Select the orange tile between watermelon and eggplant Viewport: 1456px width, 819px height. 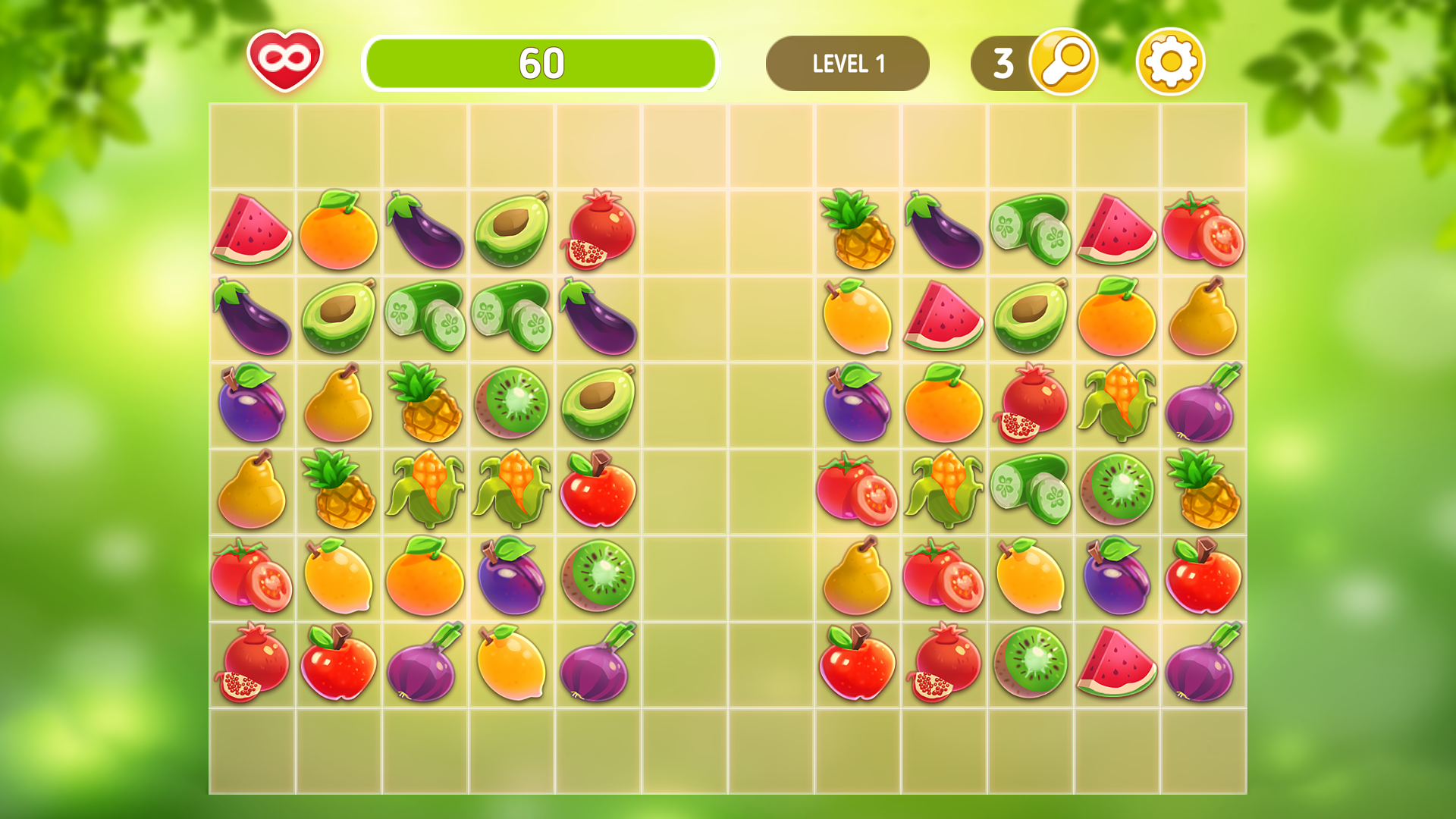click(338, 230)
